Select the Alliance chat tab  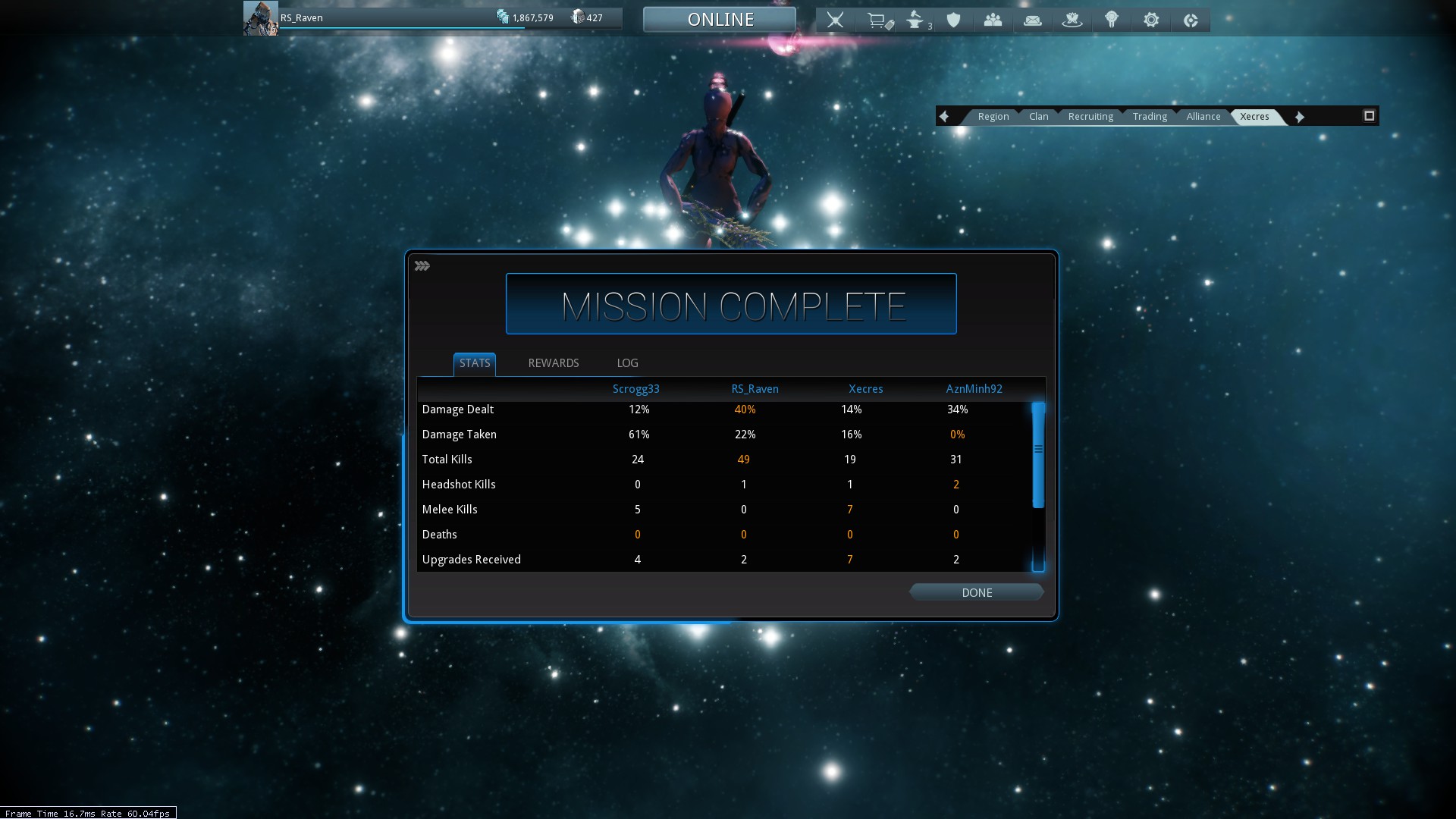(x=1203, y=116)
